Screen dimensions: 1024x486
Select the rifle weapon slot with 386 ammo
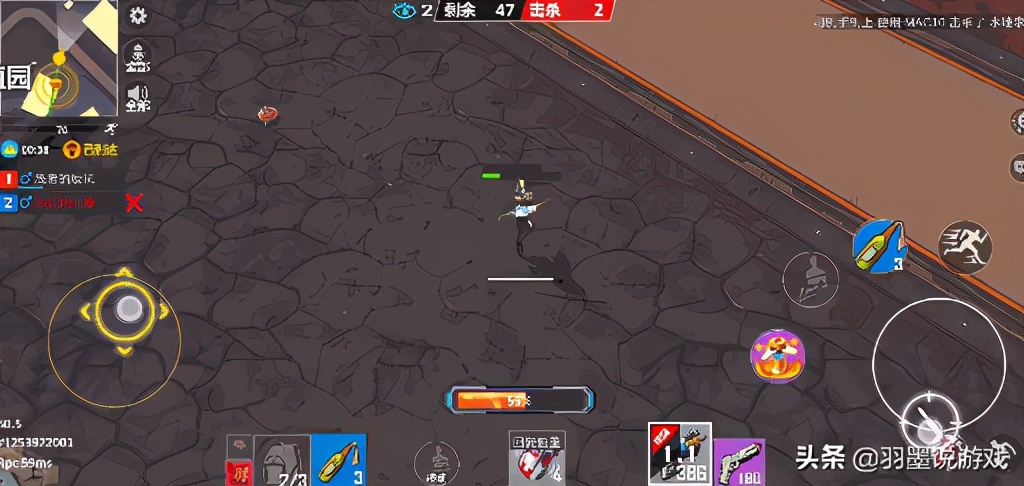tap(679, 455)
